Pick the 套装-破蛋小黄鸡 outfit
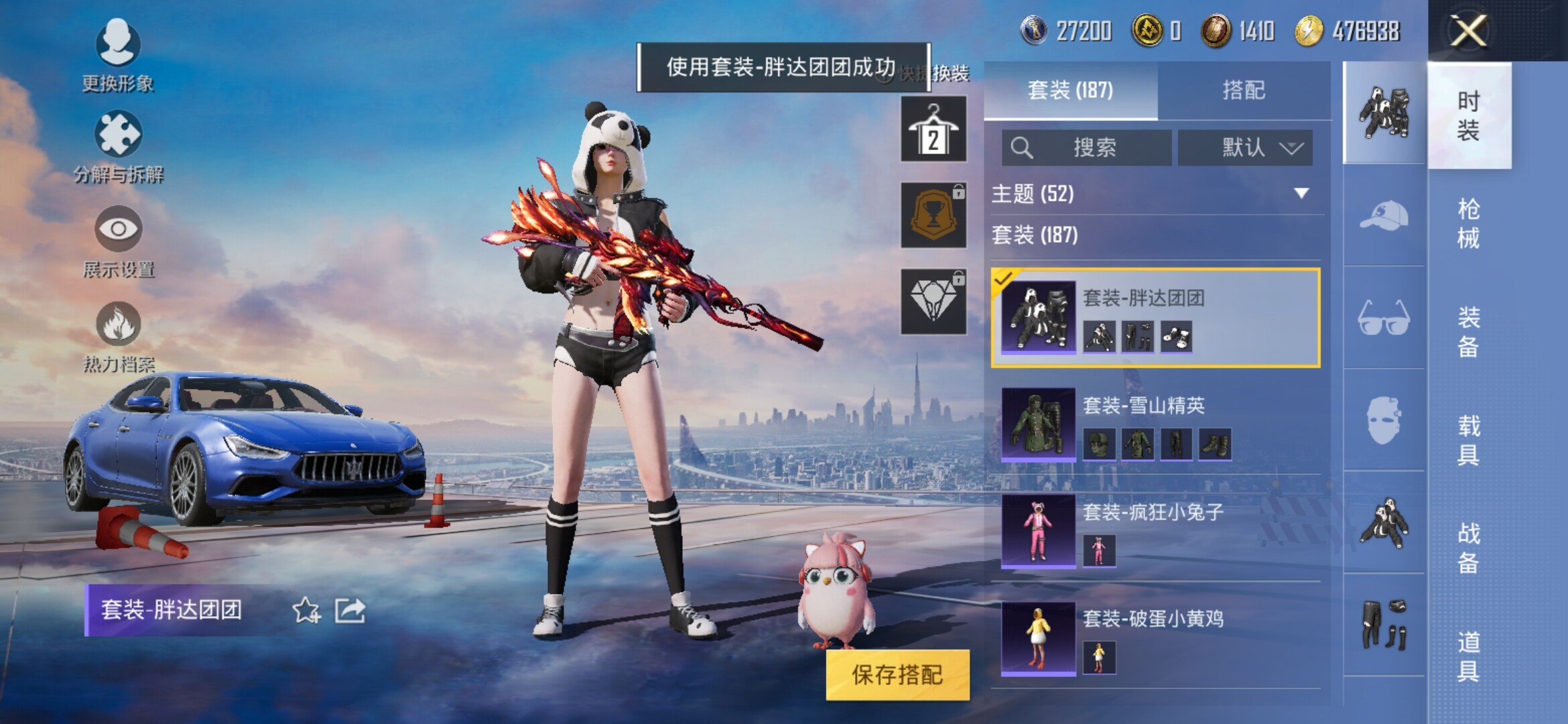 pyautogui.click(x=1156, y=637)
